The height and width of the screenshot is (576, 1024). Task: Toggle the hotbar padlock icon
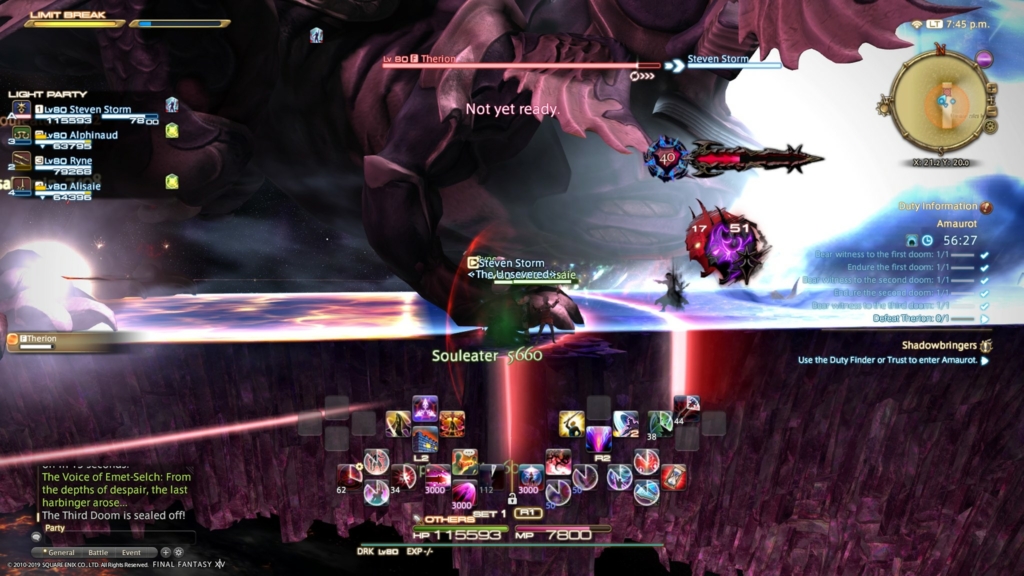pos(512,498)
